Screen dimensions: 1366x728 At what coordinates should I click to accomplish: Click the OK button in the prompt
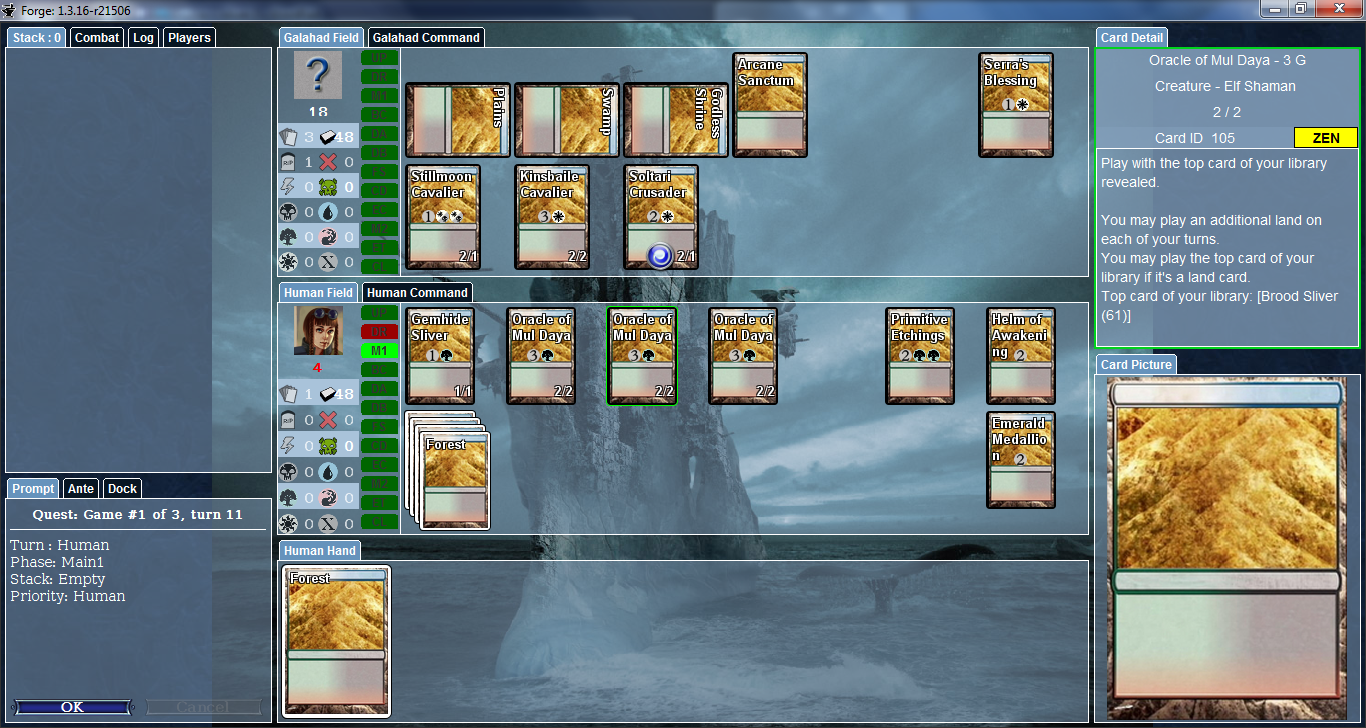point(72,707)
